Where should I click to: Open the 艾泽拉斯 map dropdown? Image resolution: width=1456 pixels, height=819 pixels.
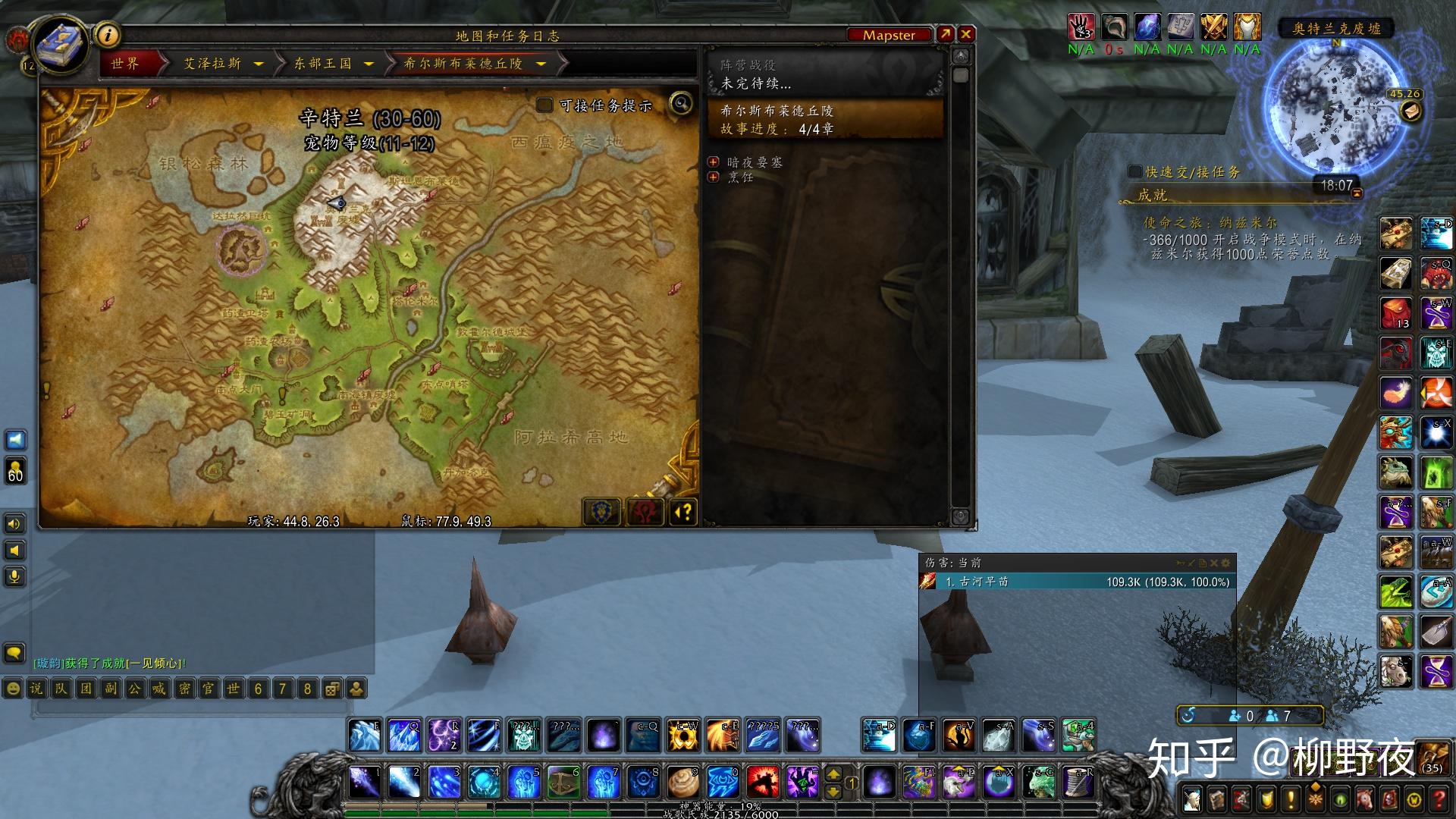[x=259, y=64]
